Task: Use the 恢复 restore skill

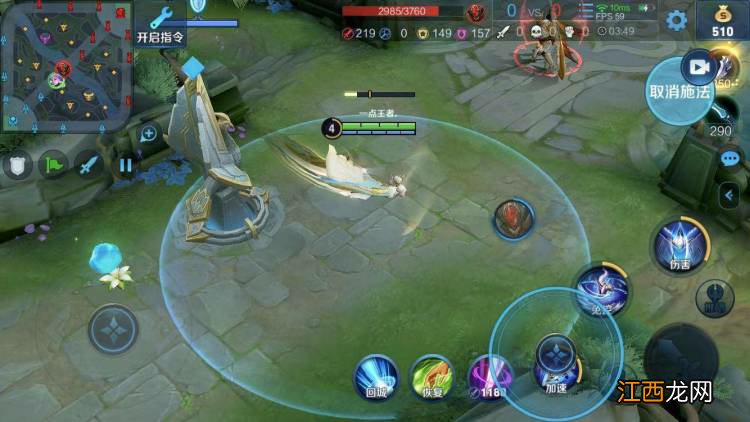Action: pos(433,376)
